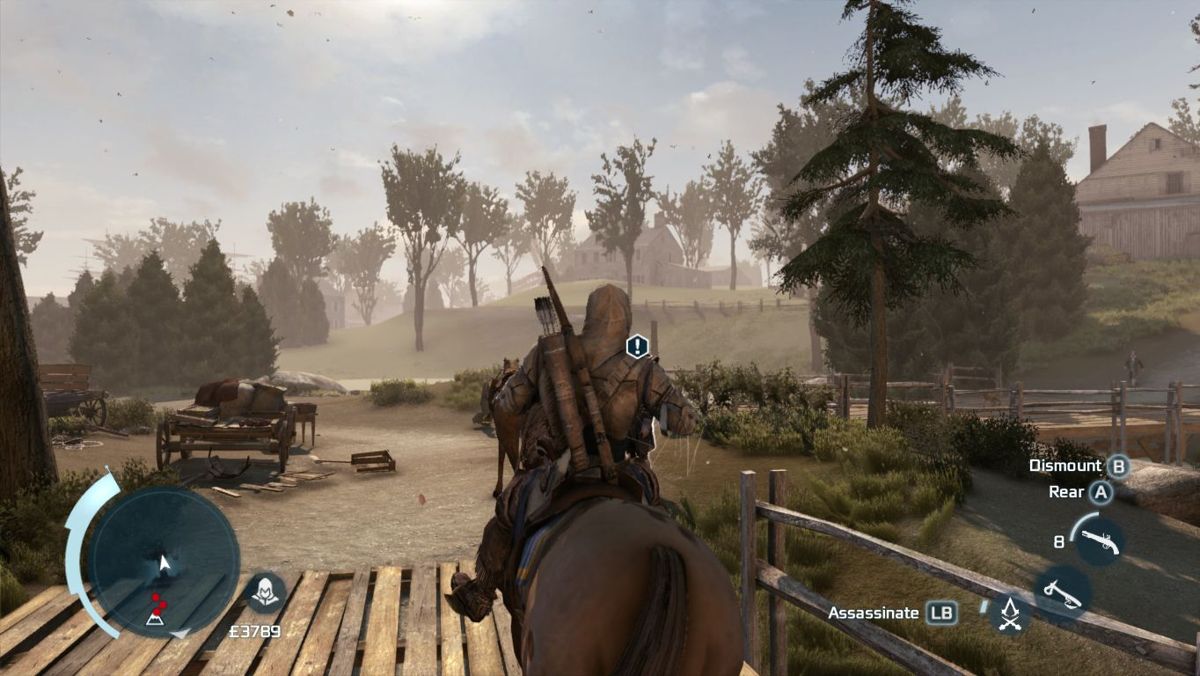Select the hooded assassin icon beside the minimap
This screenshot has height=676, width=1200.
pyautogui.click(x=265, y=593)
